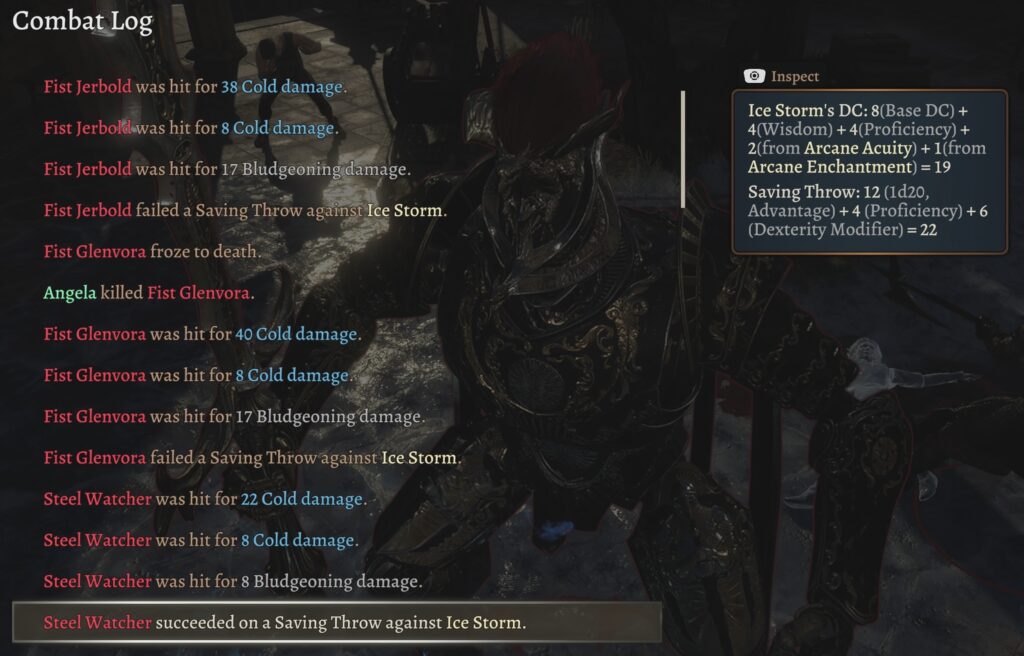Select the 'Fist Glenvora froze to death' entry
The image size is (1024, 656).
point(152,252)
